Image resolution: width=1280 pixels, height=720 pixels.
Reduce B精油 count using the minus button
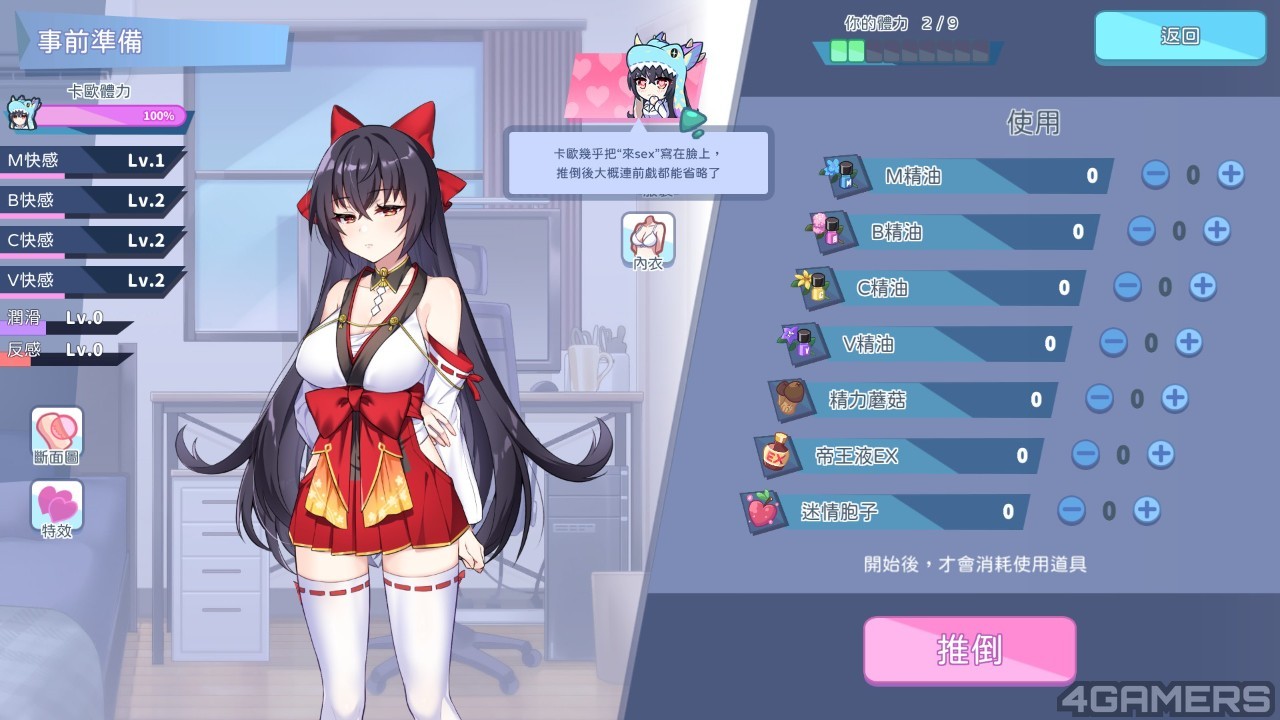pyautogui.click(x=1141, y=231)
